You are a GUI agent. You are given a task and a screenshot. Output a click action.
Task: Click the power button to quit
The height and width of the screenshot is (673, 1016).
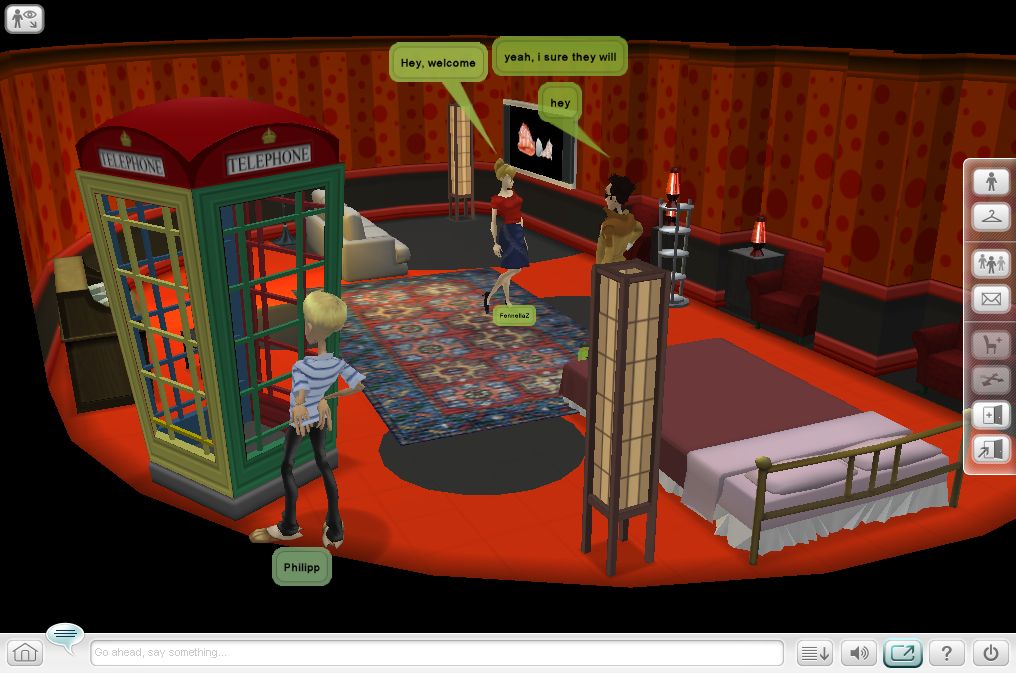[990, 653]
